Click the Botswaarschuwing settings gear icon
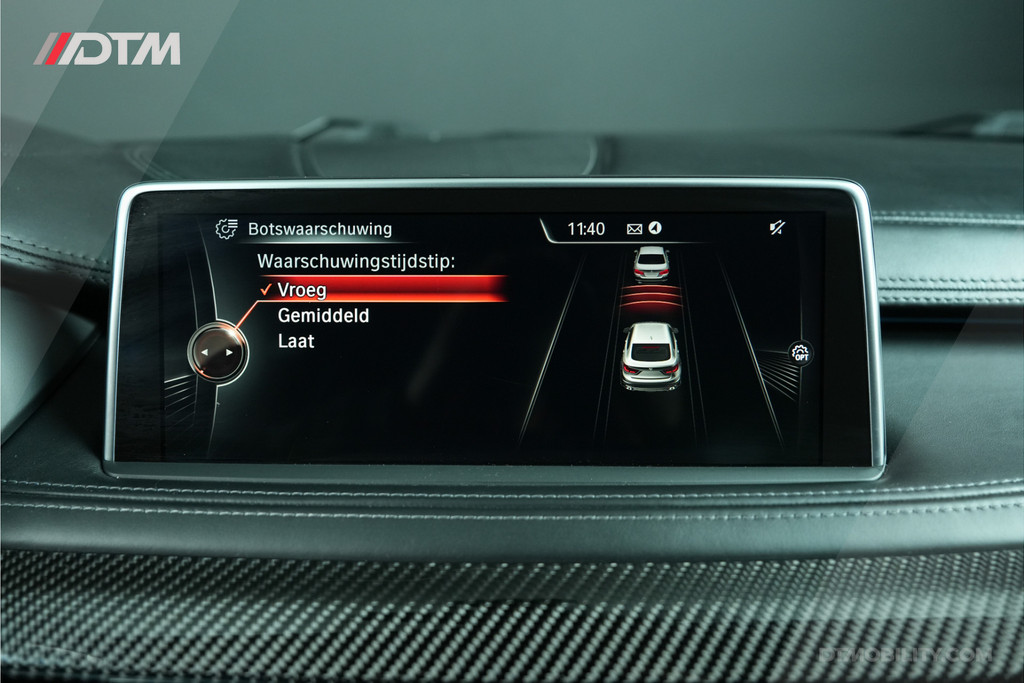 tap(227, 229)
